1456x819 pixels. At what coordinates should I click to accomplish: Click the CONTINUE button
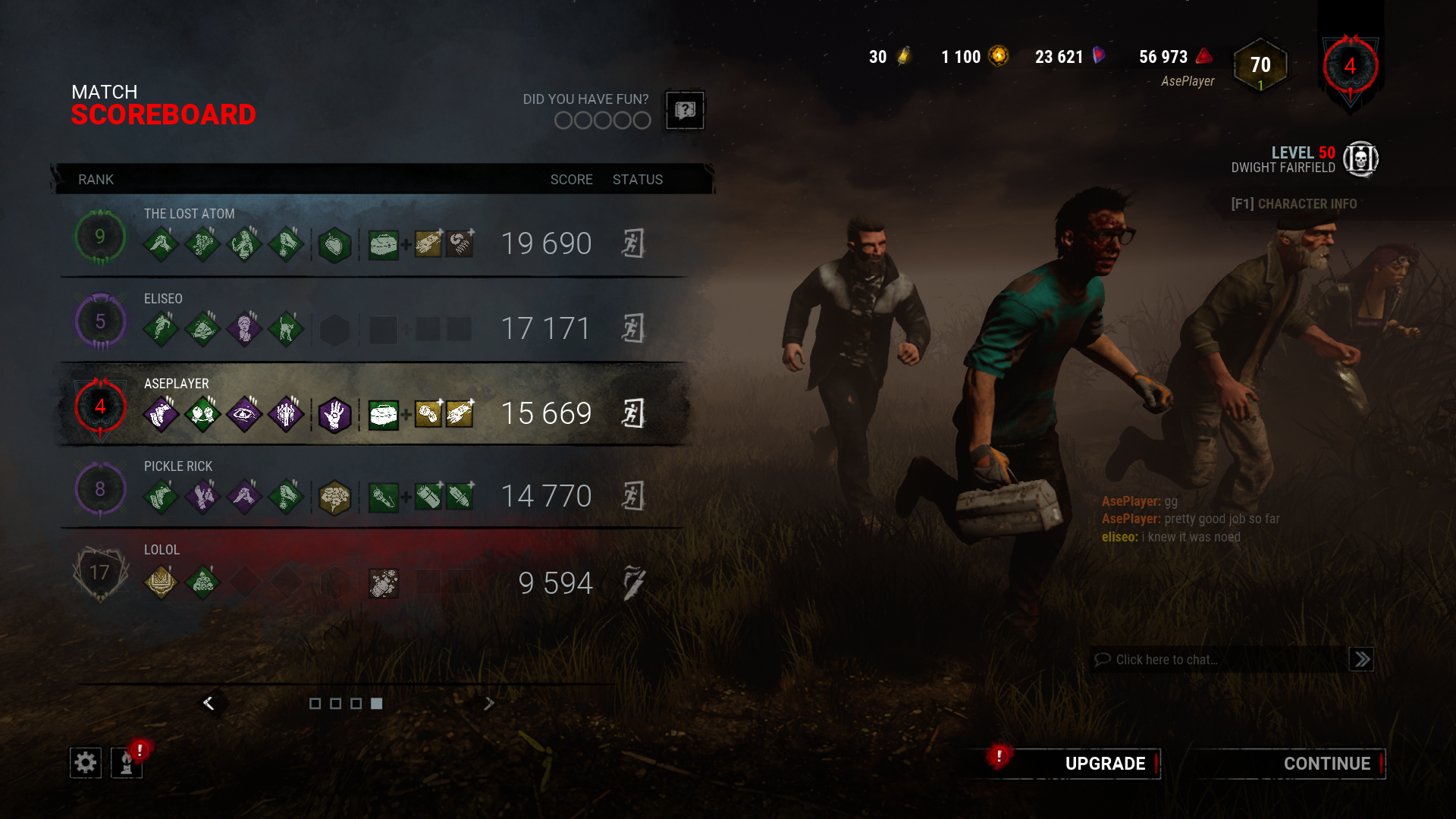tap(1327, 764)
